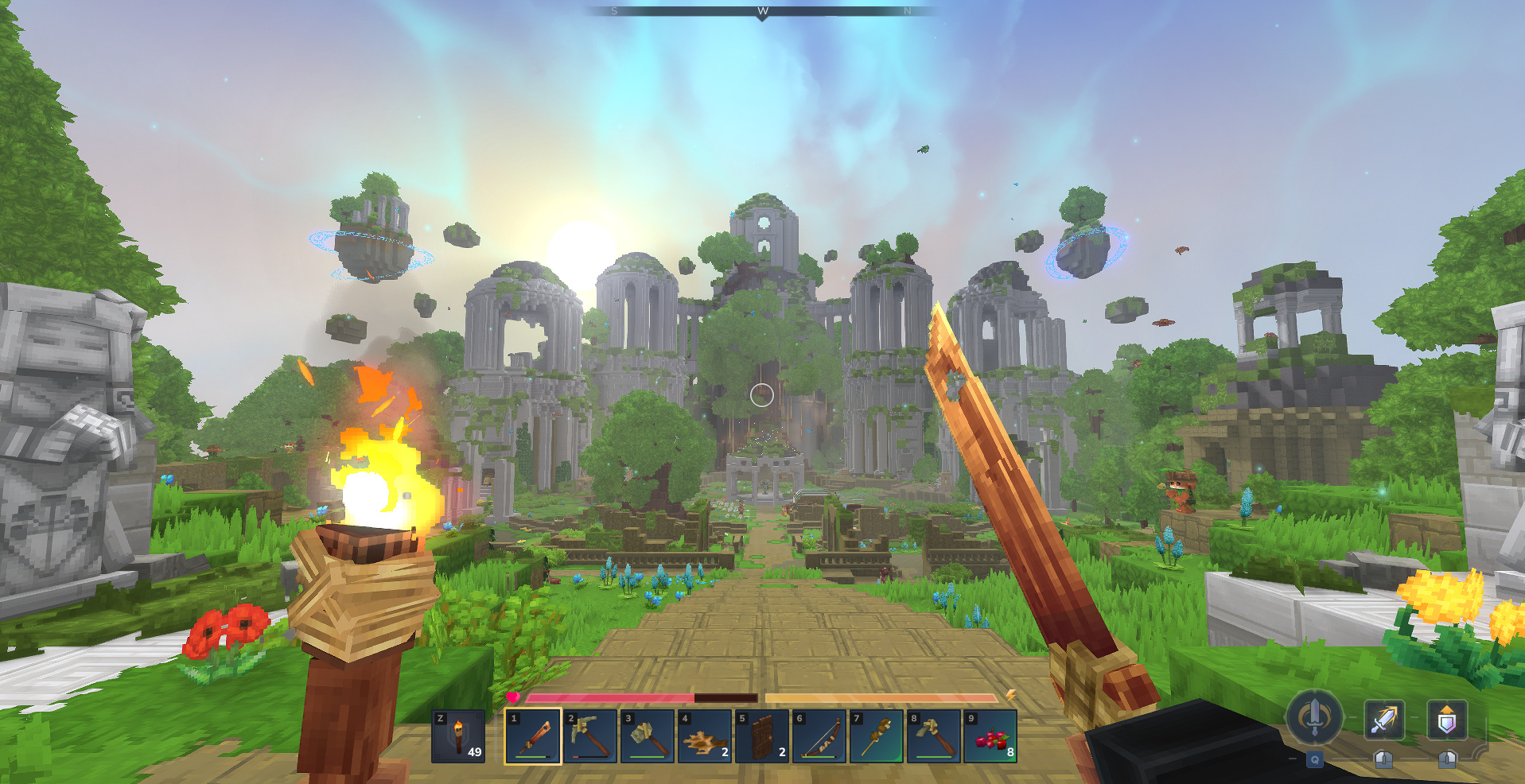Activate the shield guard ability icon
Image resolution: width=1525 pixels, height=784 pixels.
(x=1446, y=720)
